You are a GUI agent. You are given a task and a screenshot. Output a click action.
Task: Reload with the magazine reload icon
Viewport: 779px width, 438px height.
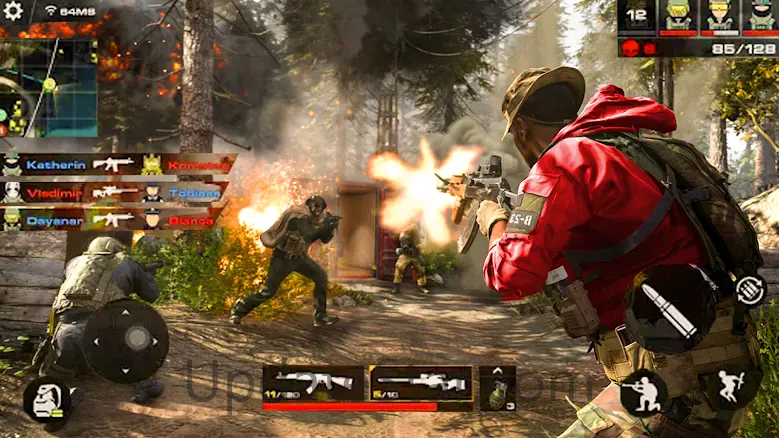click(750, 291)
